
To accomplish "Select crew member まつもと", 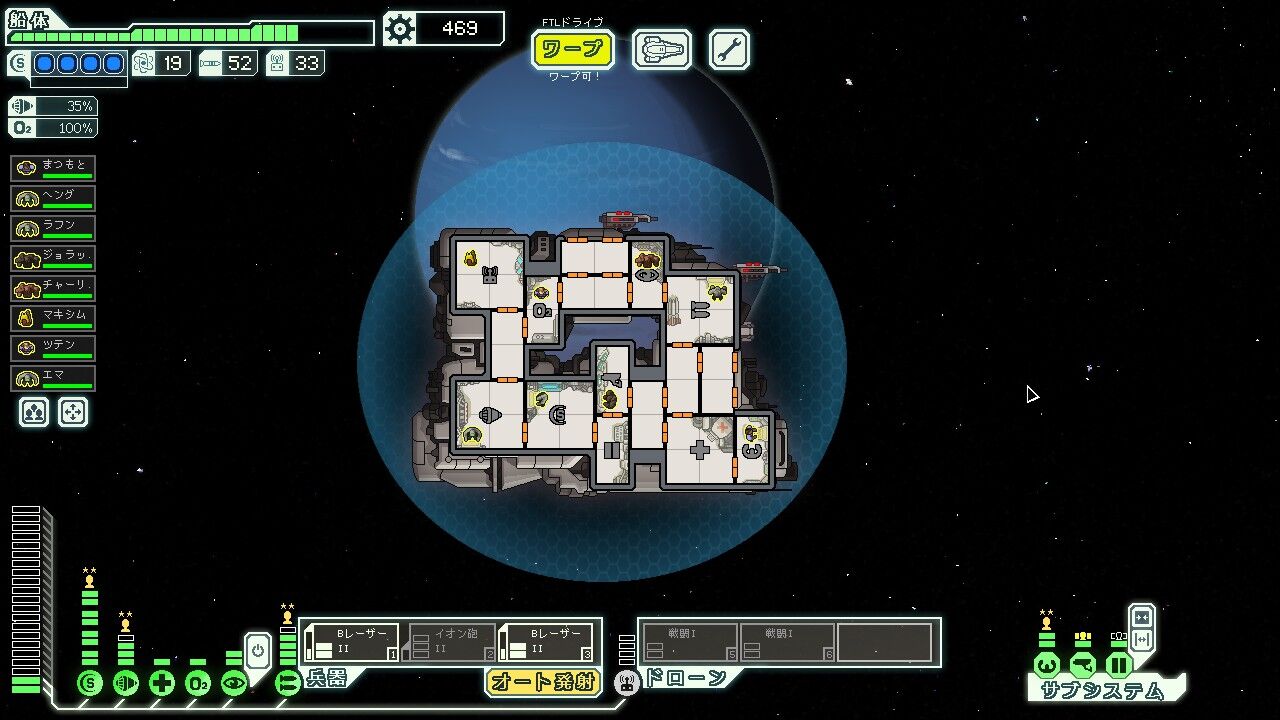I will tap(53, 168).
